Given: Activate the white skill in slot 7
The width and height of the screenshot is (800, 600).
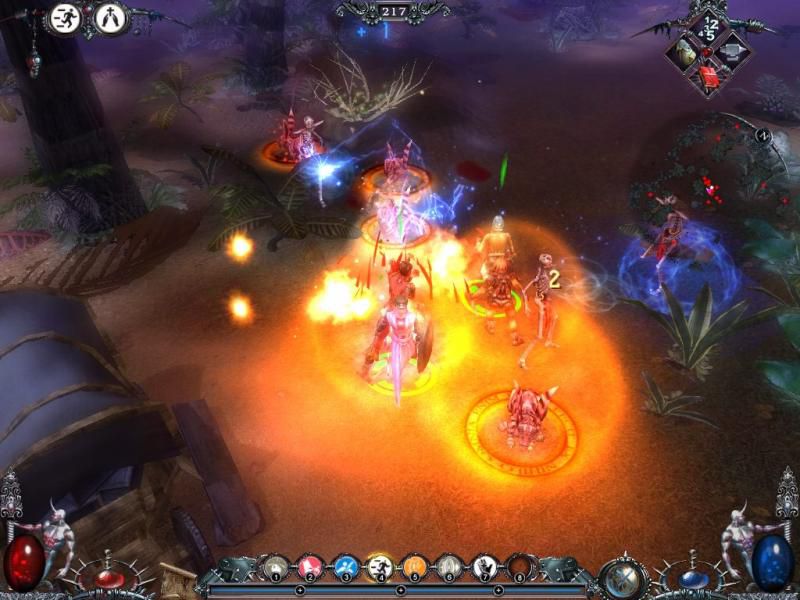Looking at the screenshot, I should pos(484,567).
